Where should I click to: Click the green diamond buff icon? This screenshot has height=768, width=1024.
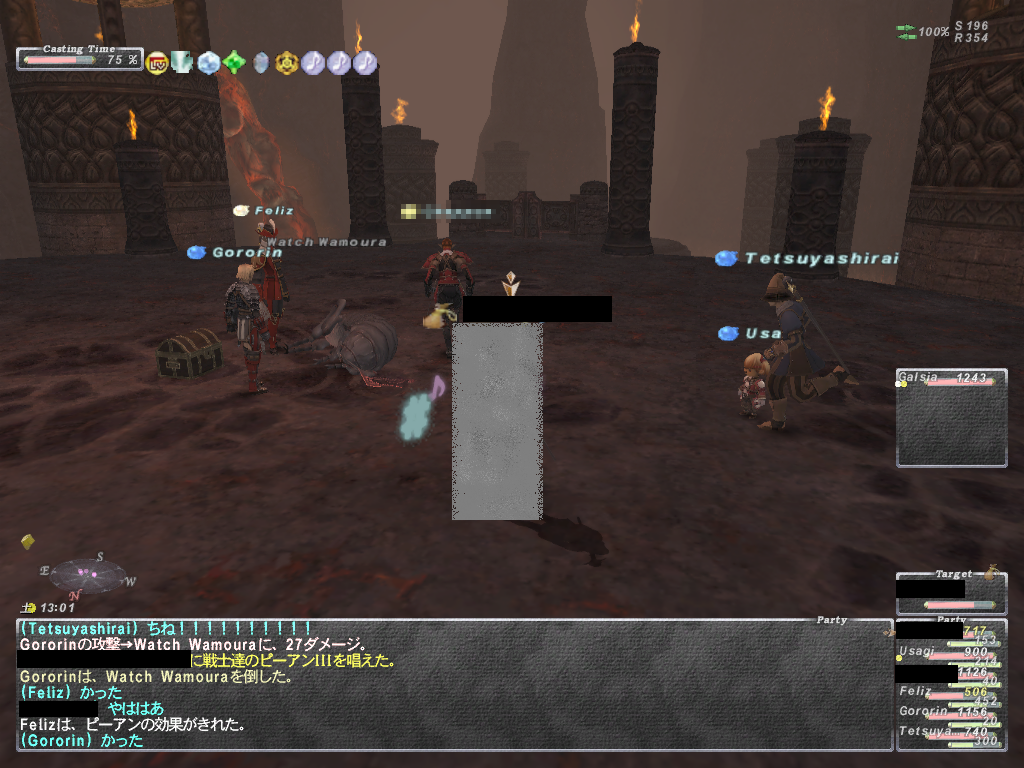(x=234, y=63)
